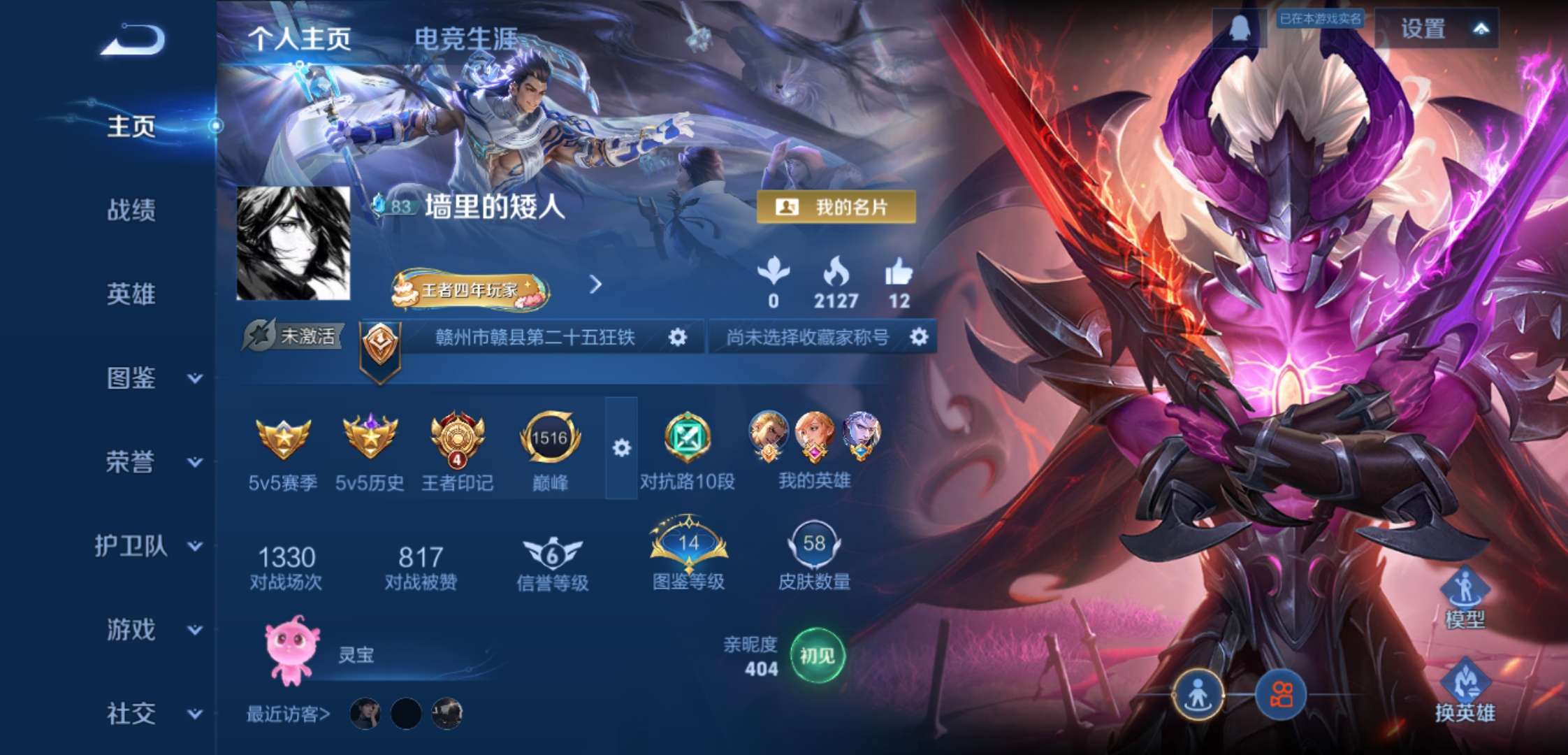Tap the 初见 intimacy progress badge

pos(819,654)
